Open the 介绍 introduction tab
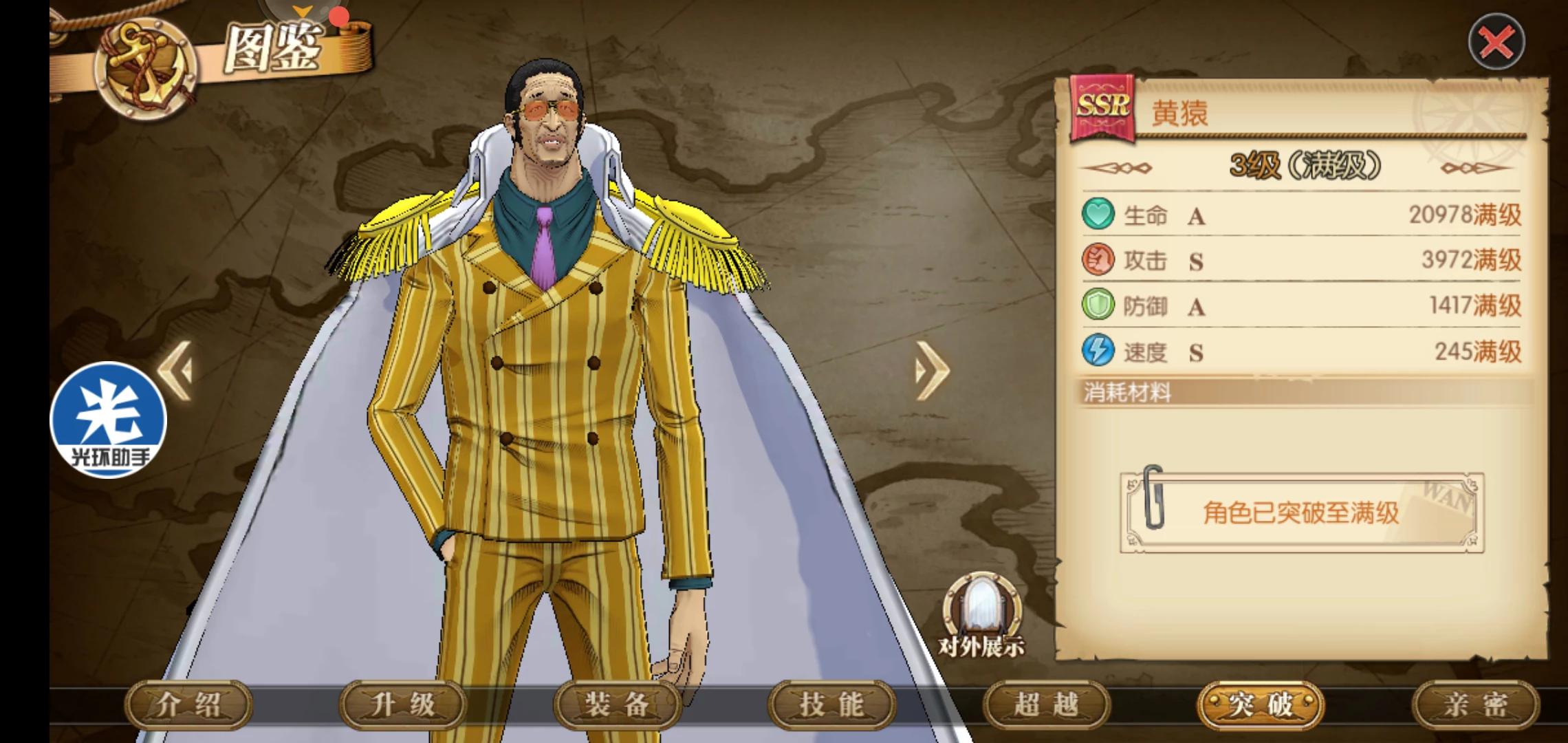The height and width of the screenshot is (743, 1568). (x=188, y=704)
